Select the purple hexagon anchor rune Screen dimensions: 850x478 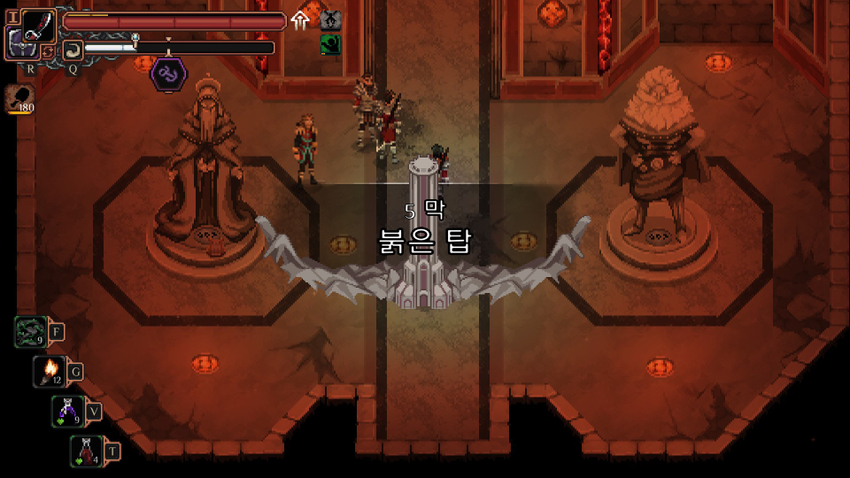(166, 73)
